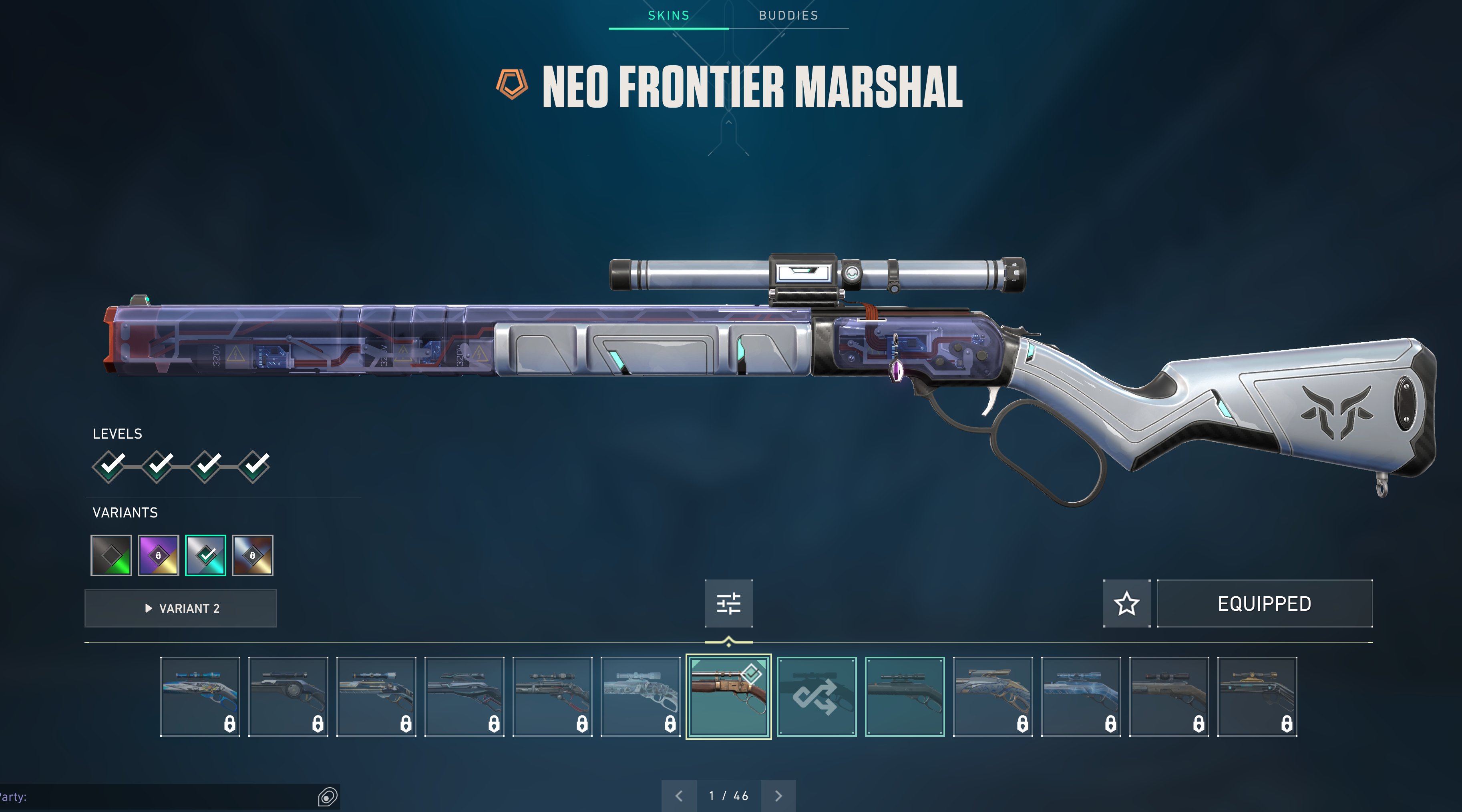This screenshot has height=812, width=1462.
Task: Select the locked gold-scoped Marshal skin
Action: tap(1257, 696)
